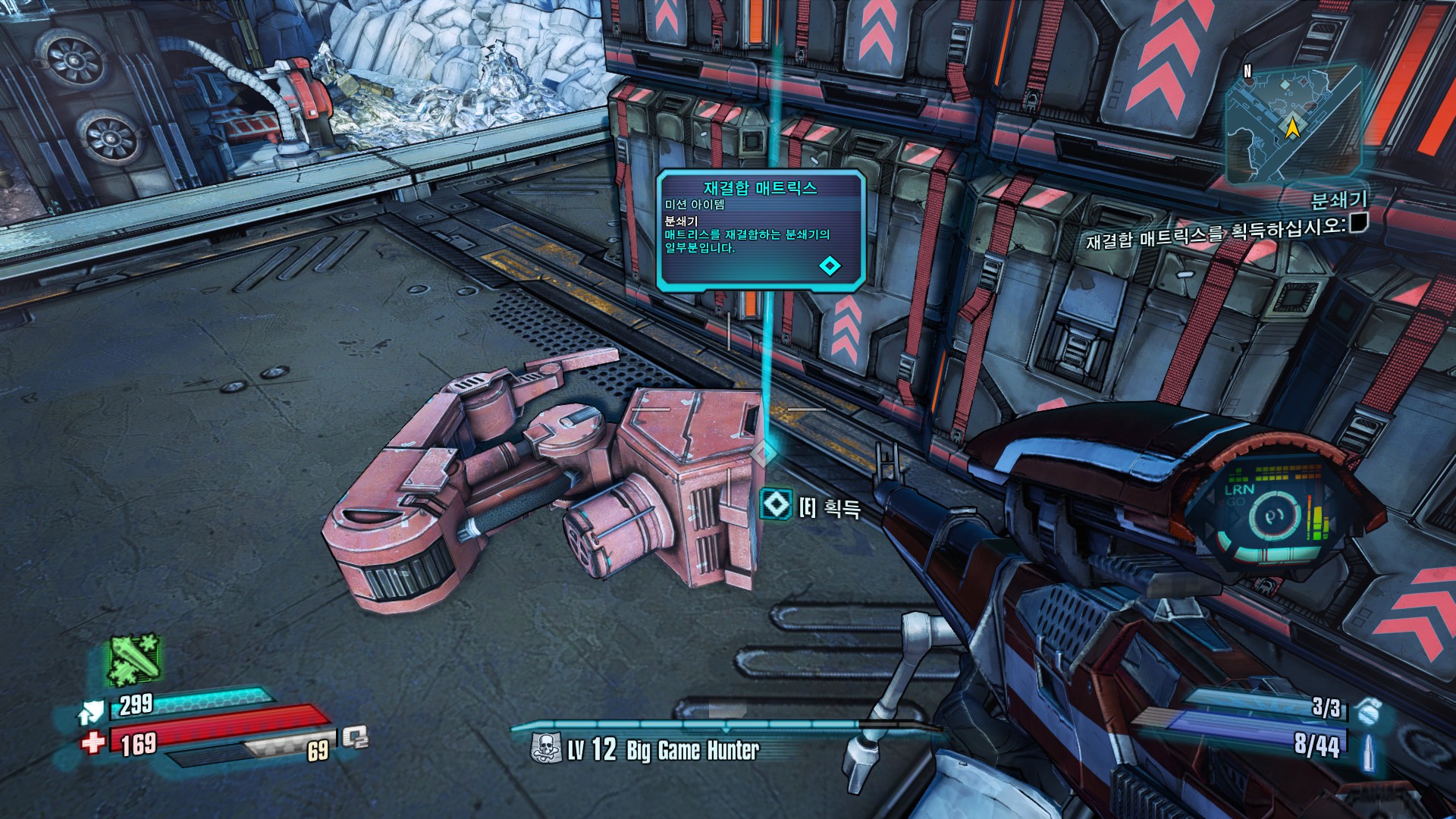Select the 재결합 매트릭스 item info card
The image size is (1456, 819).
[x=761, y=230]
